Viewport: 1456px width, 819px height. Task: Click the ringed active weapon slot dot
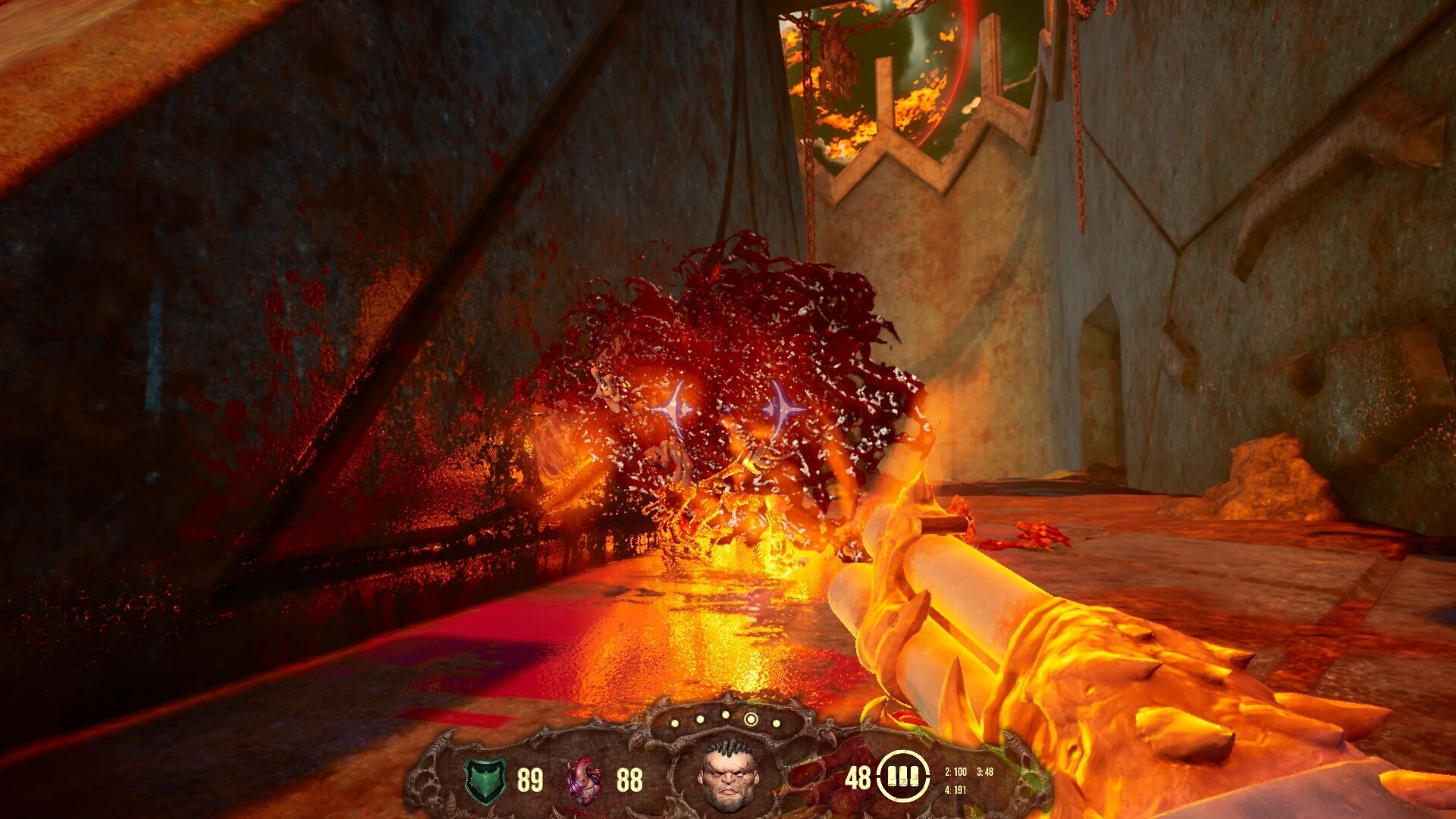pyautogui.click(x=751, y=719)
